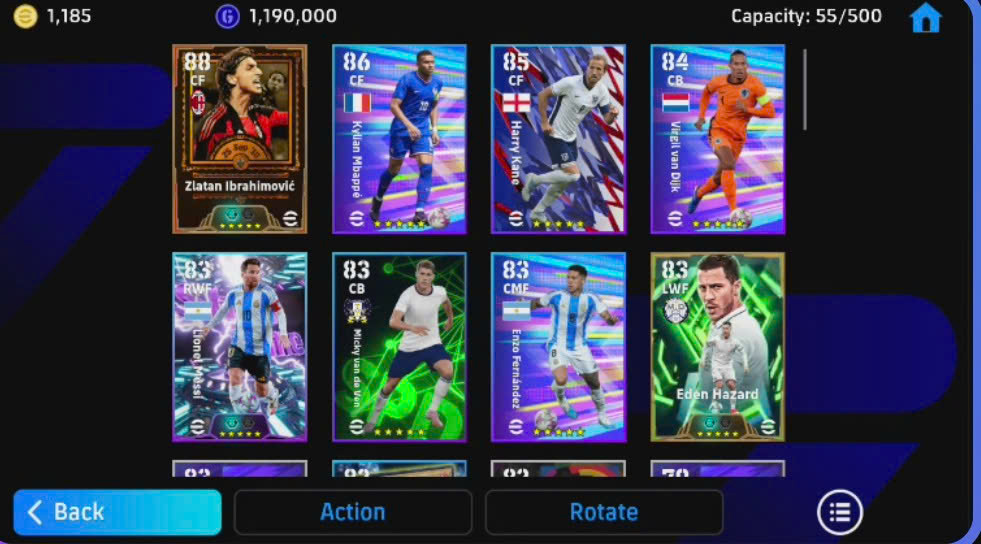Open the round list options icon
This screenshot has height=544, width=981.
(839, 512)
